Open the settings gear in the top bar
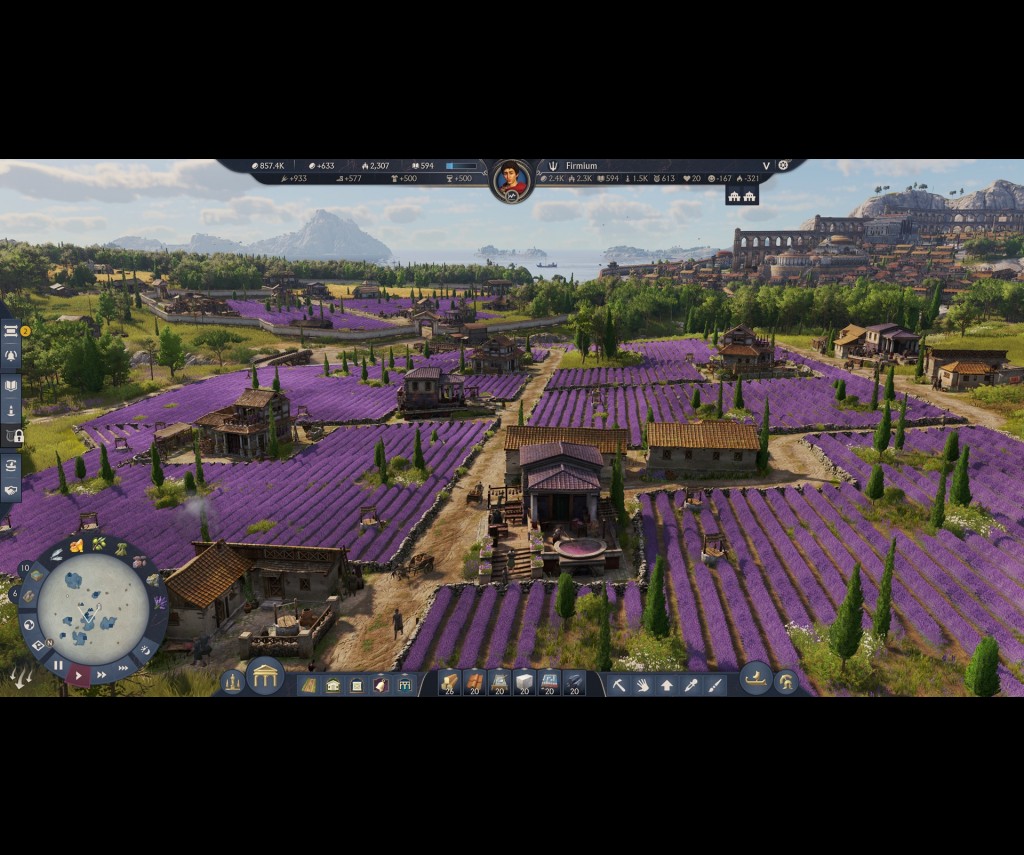Image resolution: width=1024 pixels, height=855 pixels. 784,165
